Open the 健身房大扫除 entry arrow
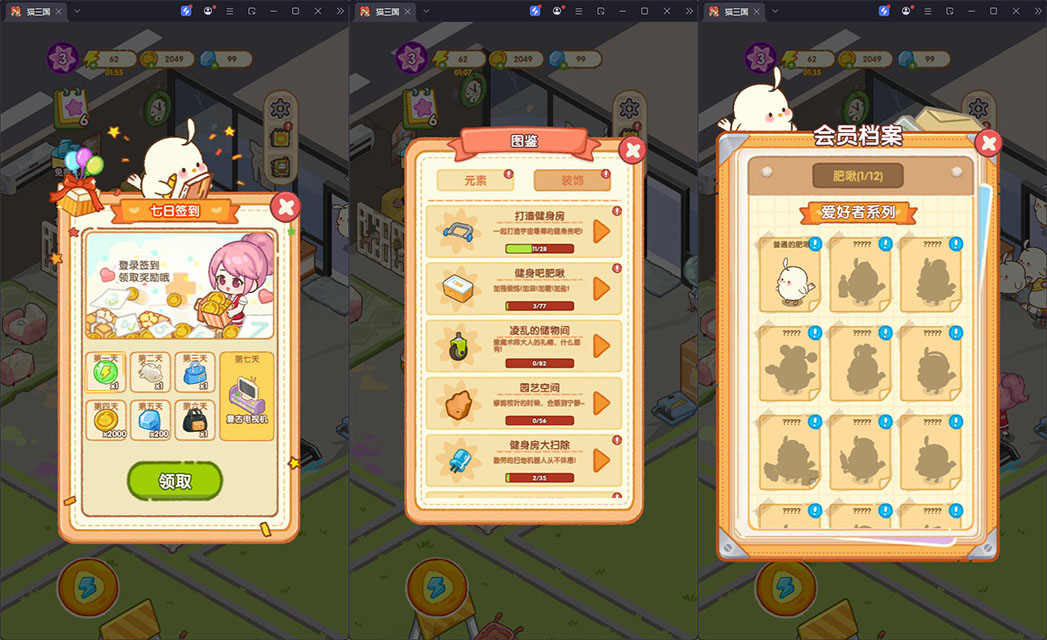 coord(601,460)
